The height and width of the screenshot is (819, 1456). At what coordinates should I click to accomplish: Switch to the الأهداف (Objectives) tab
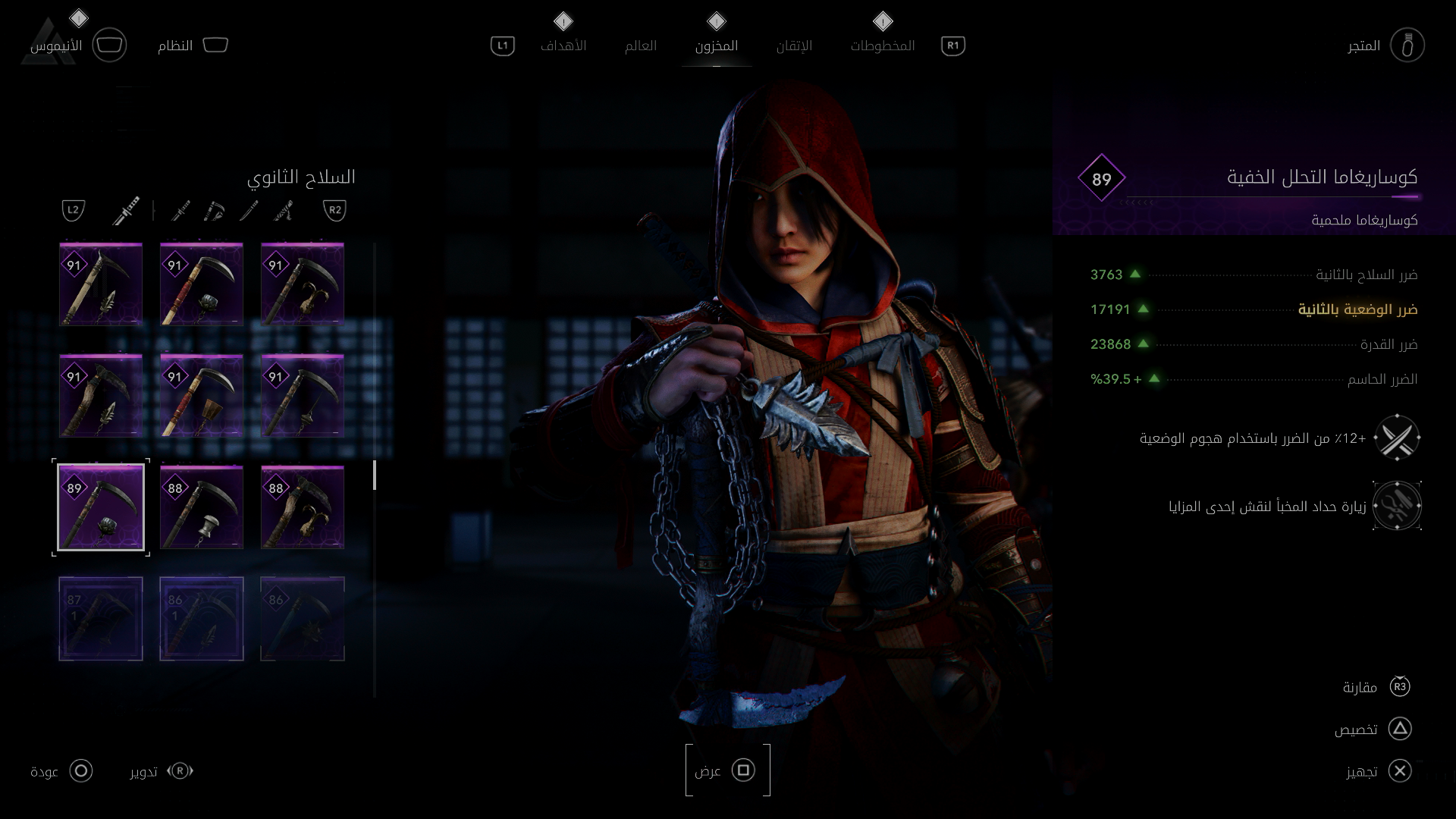tap(563, 45)
